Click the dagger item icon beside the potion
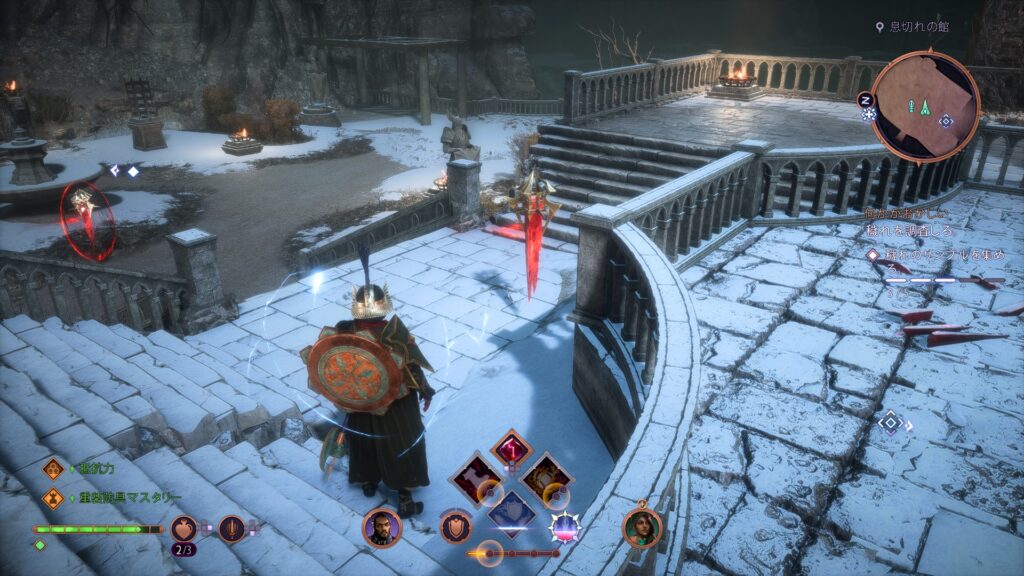This screenshot has width=1024, height=576. [x=232, y=527]
